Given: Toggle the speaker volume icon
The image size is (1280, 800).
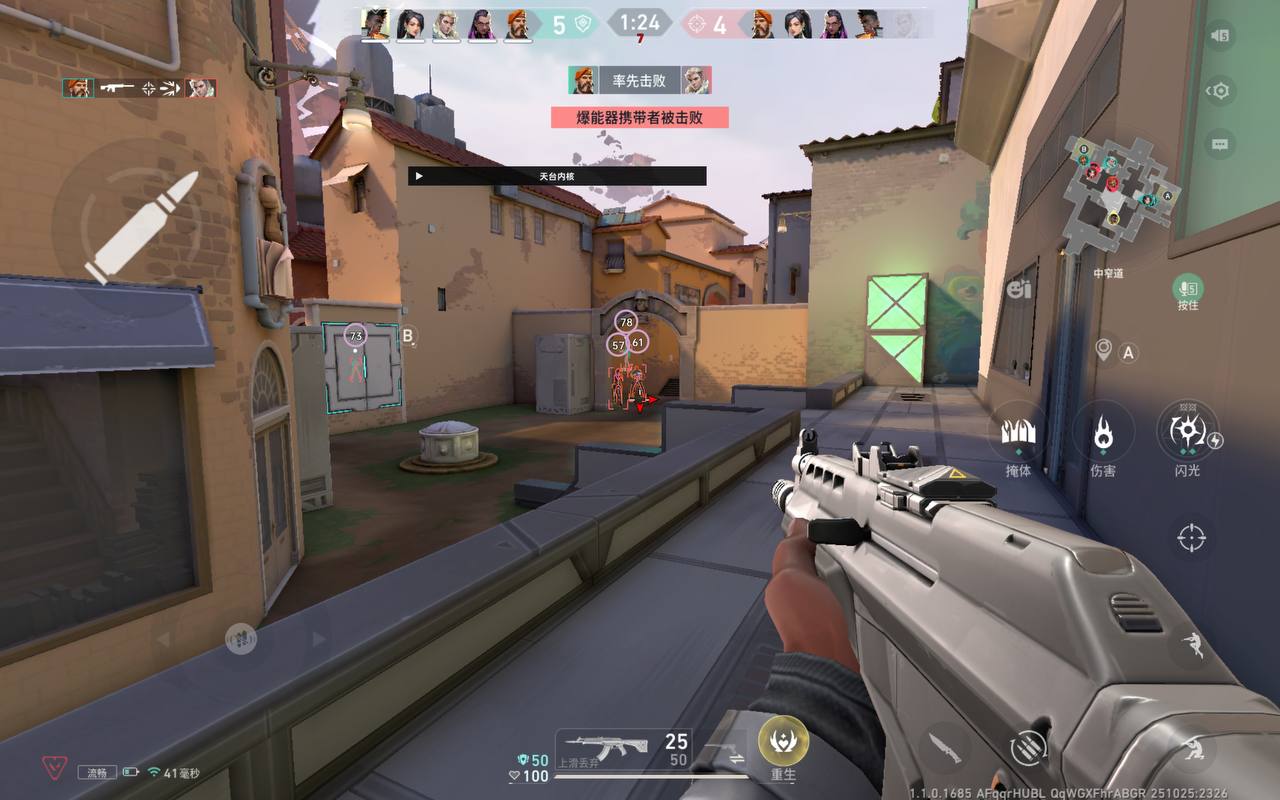Looking at the screenshot, I should click(1219, 36).
